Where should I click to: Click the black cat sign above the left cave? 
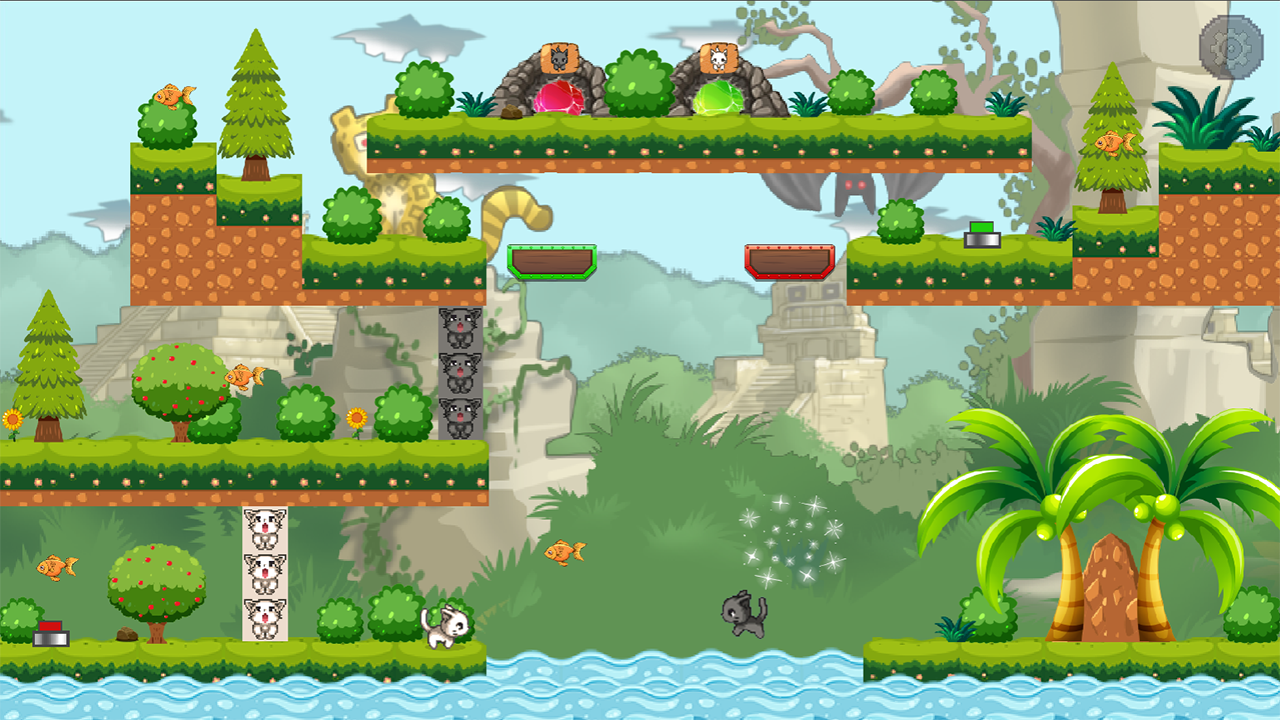click(x=561, y=60)
